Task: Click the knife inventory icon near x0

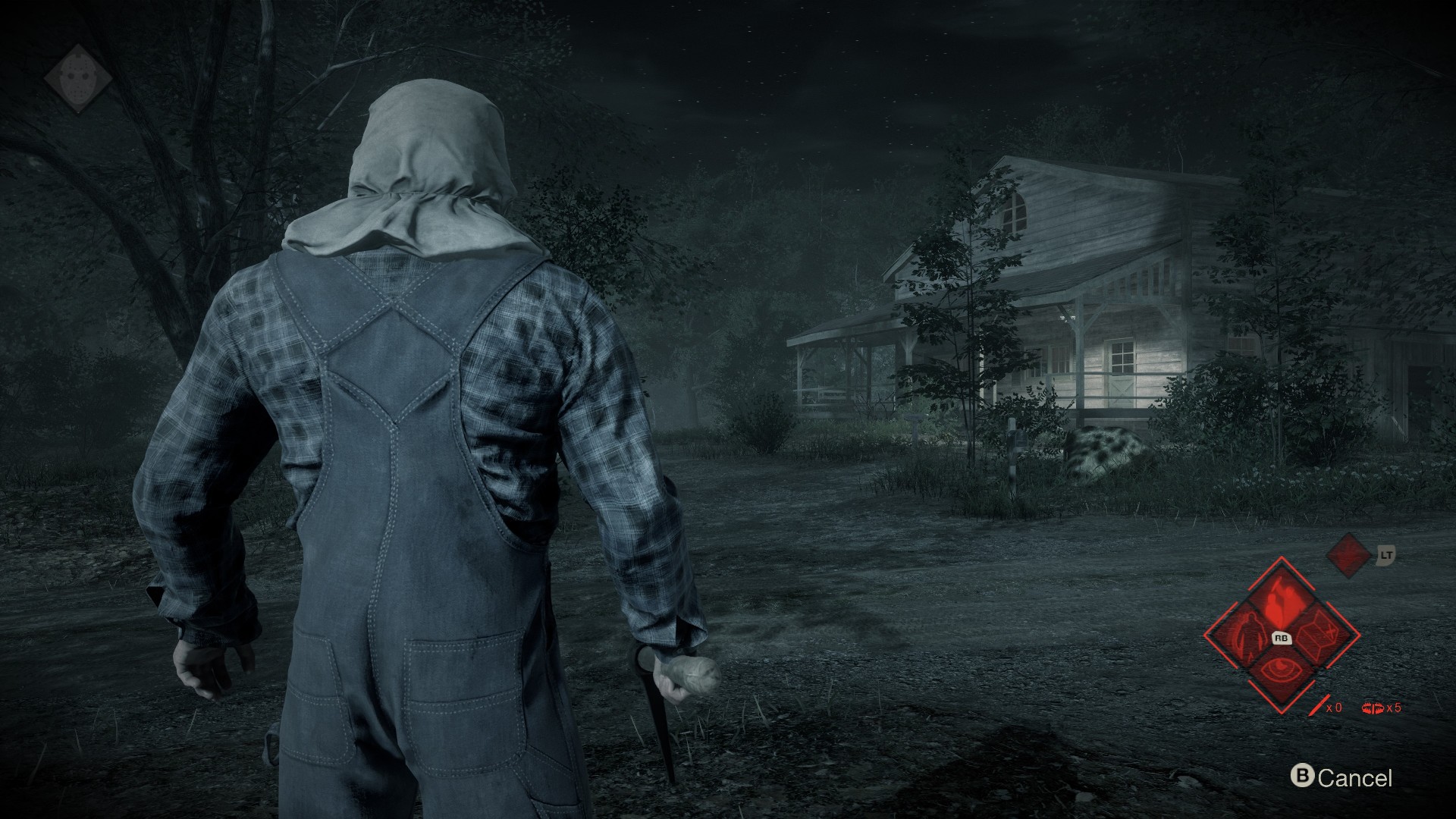Action: point(1319,705)
